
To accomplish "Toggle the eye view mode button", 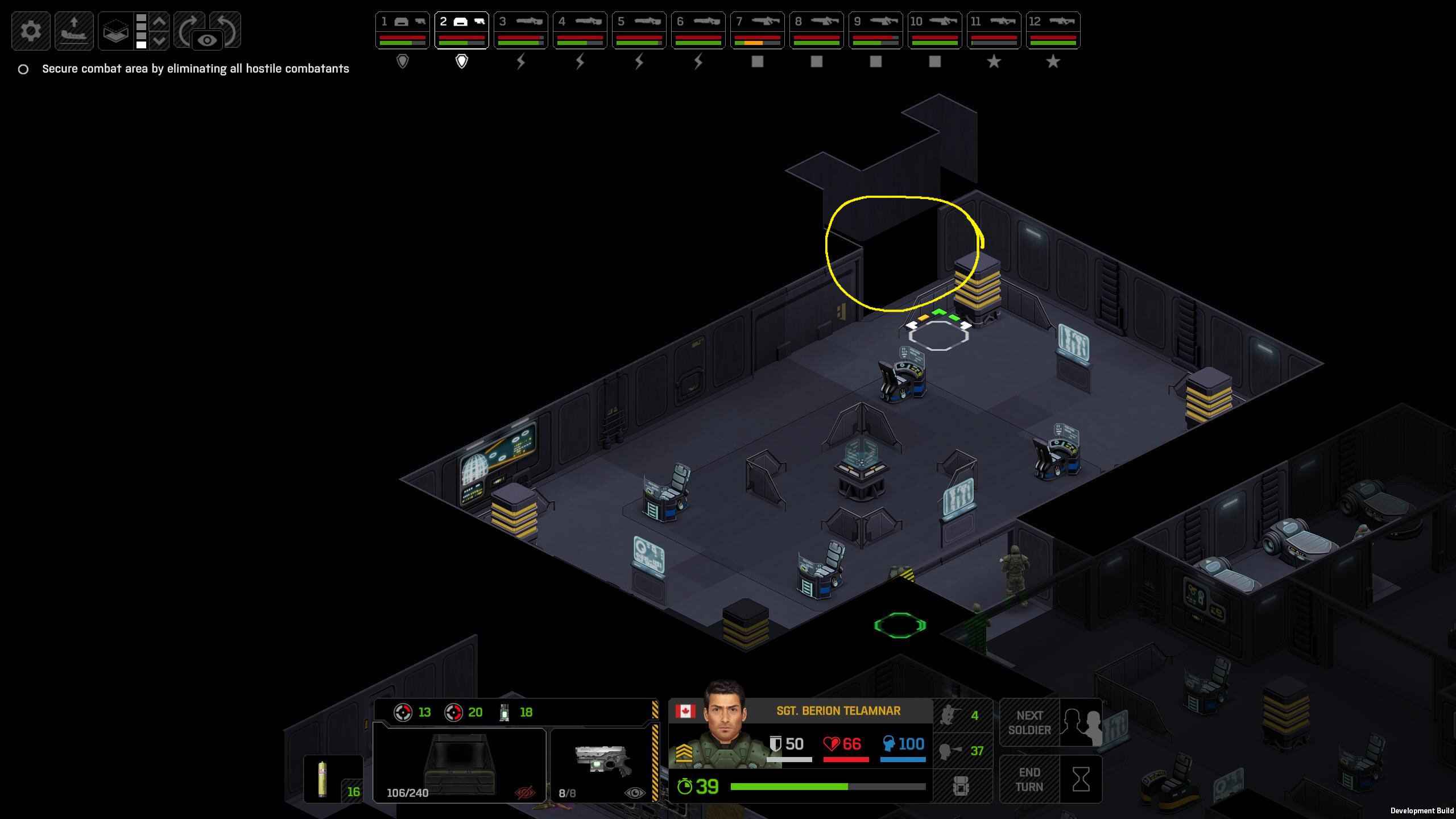I will tap(207, 40).
